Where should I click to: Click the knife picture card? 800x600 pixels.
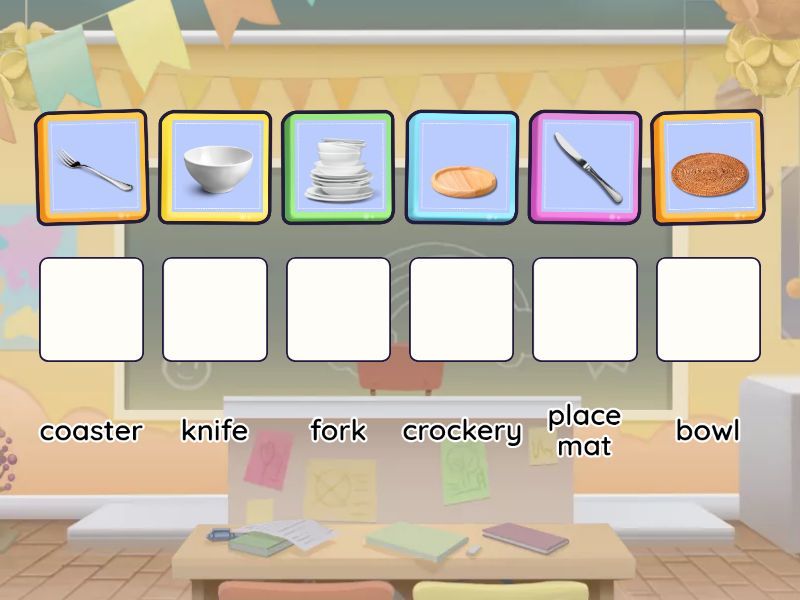coord(585,167)
